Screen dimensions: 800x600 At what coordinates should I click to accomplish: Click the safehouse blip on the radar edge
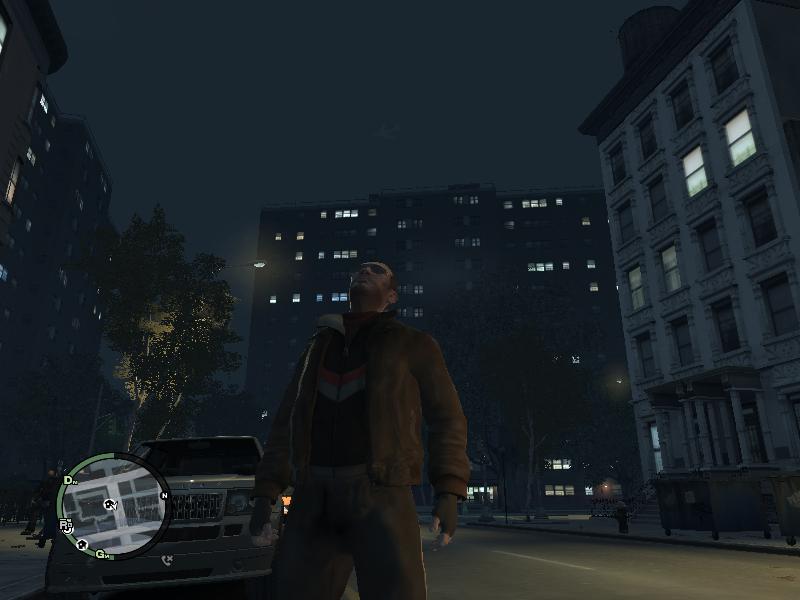click(81, 546)
